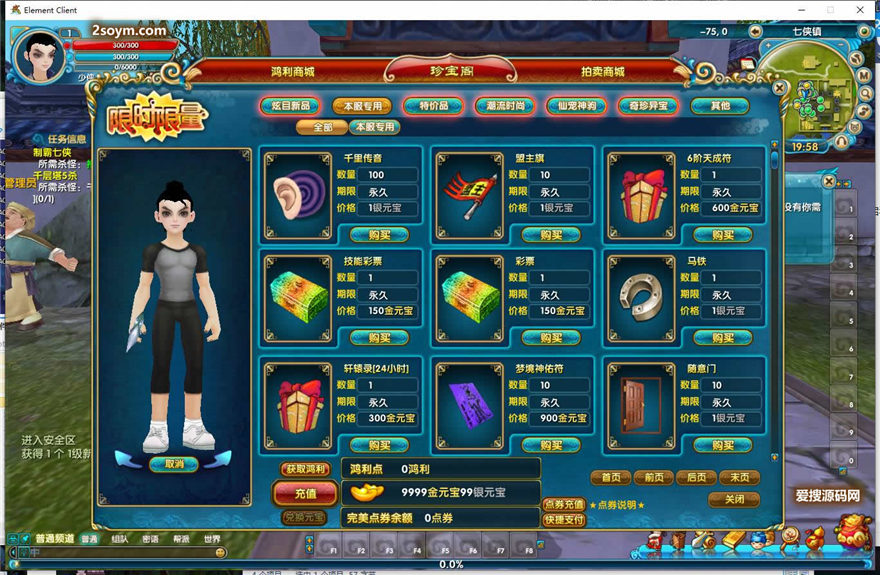Jump to the 末页 last page
The height and width of the screenshot is (575, 880).
pos(739,478)
